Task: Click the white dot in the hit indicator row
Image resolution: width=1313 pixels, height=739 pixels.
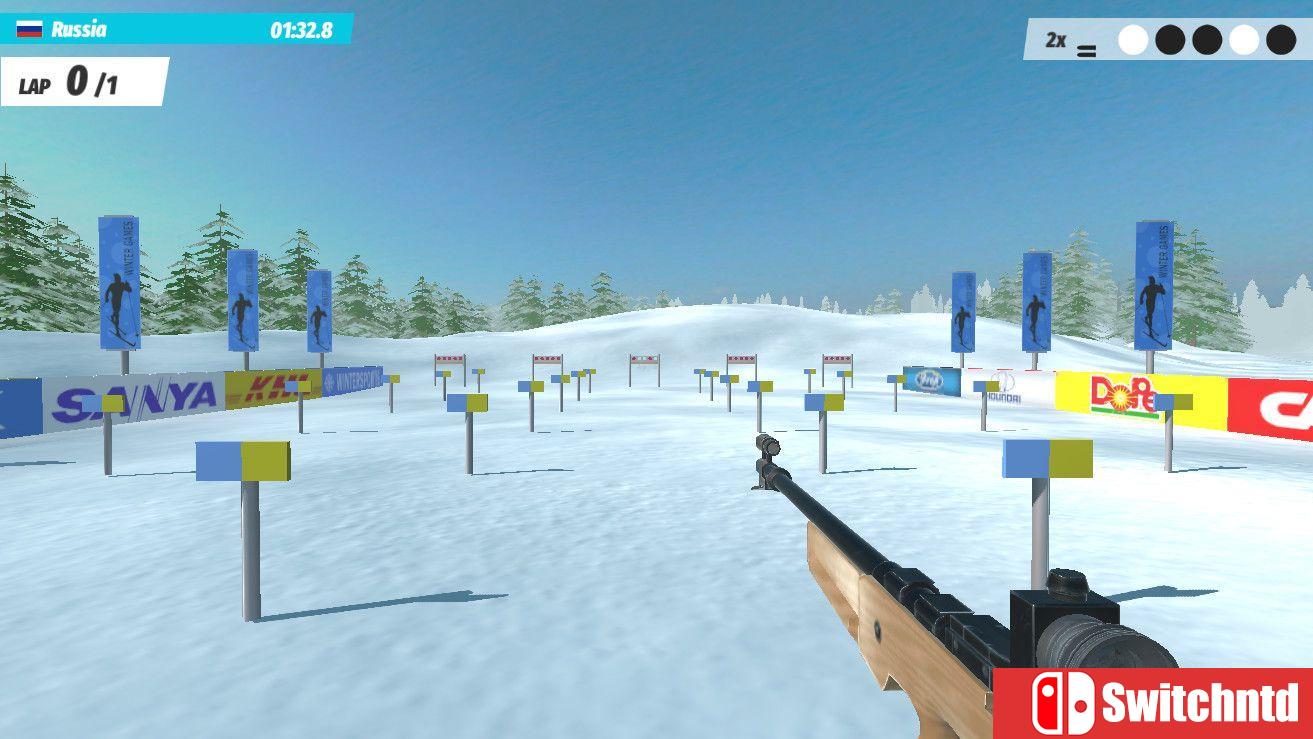Action: tap(1133, 38)
